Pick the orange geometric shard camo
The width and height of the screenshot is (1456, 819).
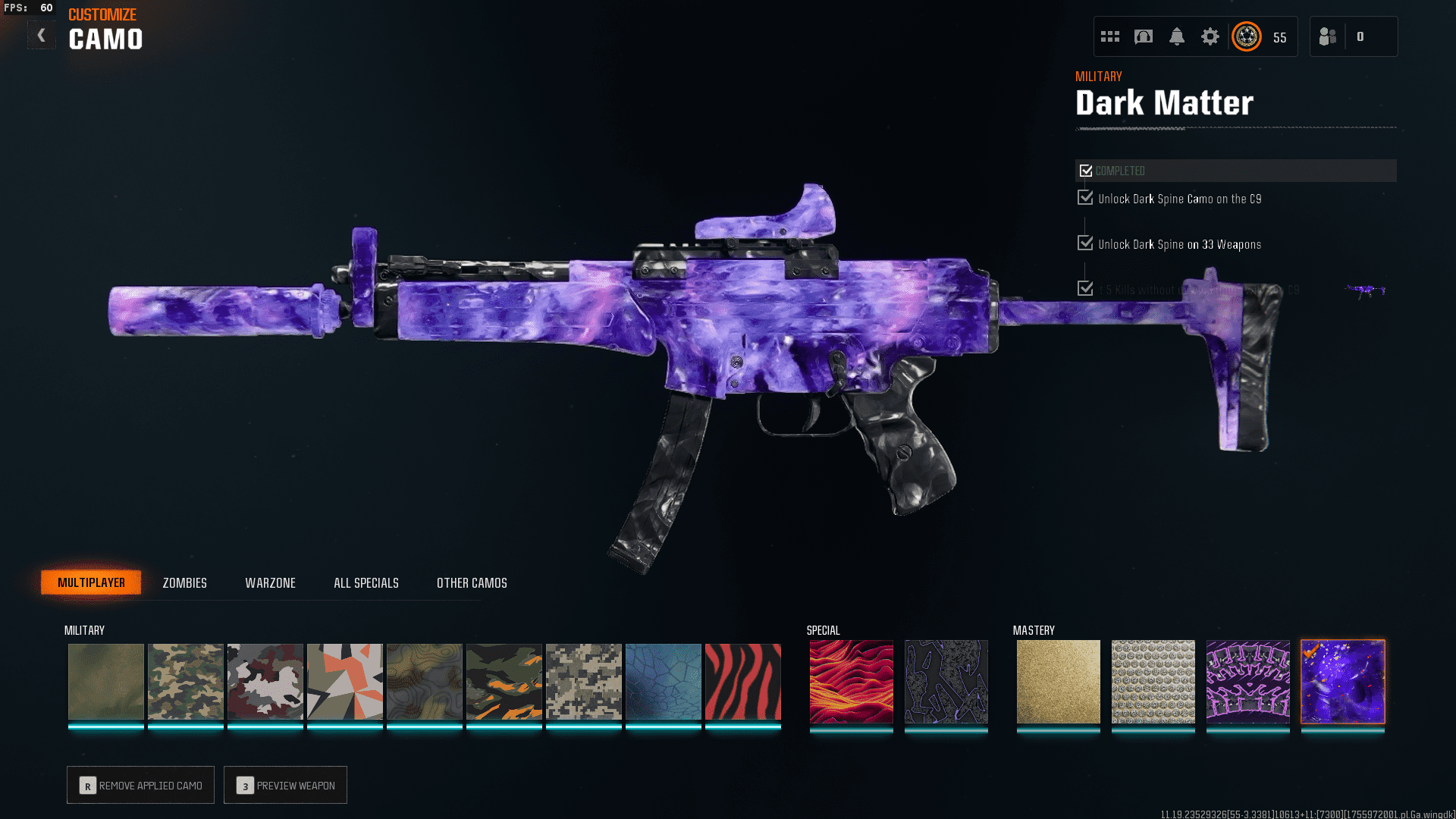pos(345,681)
